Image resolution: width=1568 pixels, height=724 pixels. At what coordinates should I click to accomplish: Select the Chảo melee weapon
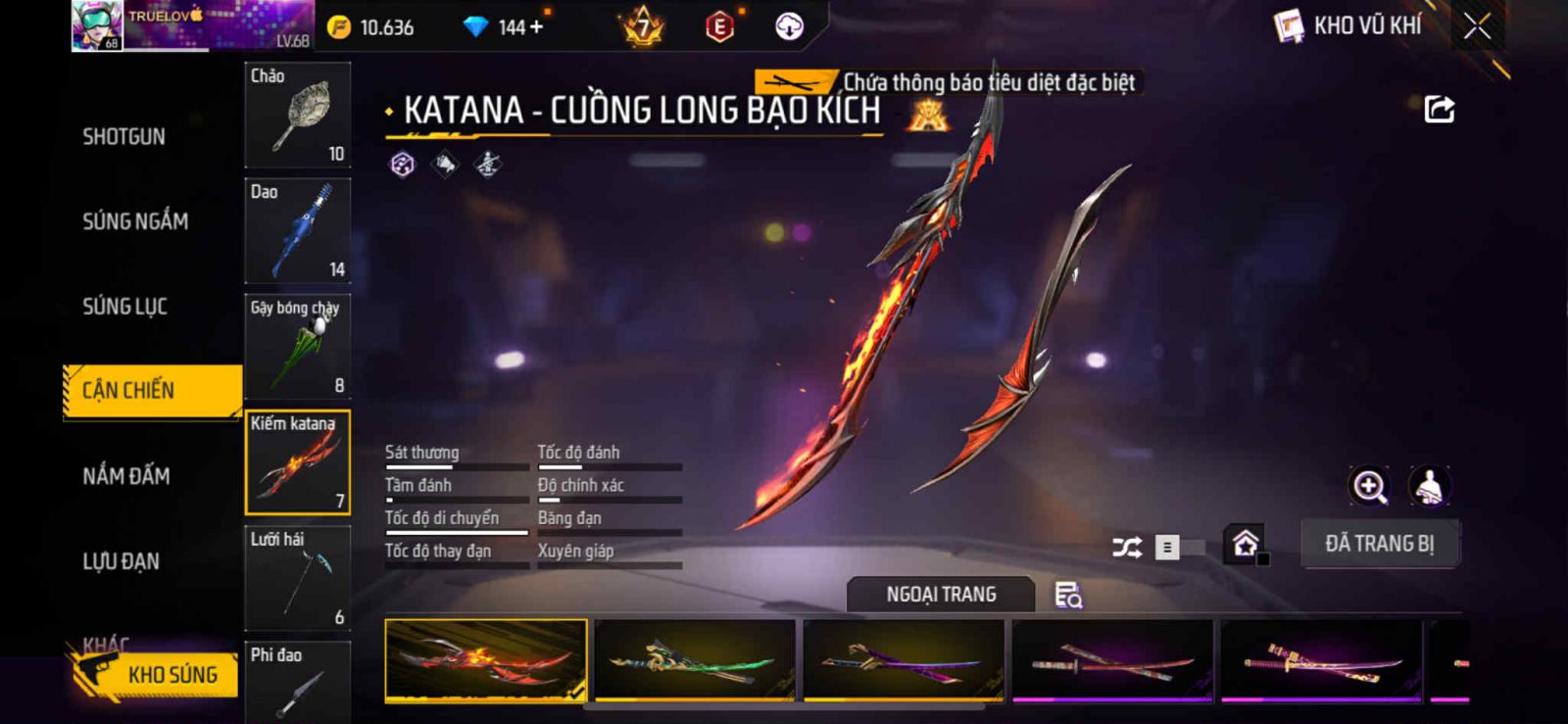pyautogui.click(x=297, y=116)
